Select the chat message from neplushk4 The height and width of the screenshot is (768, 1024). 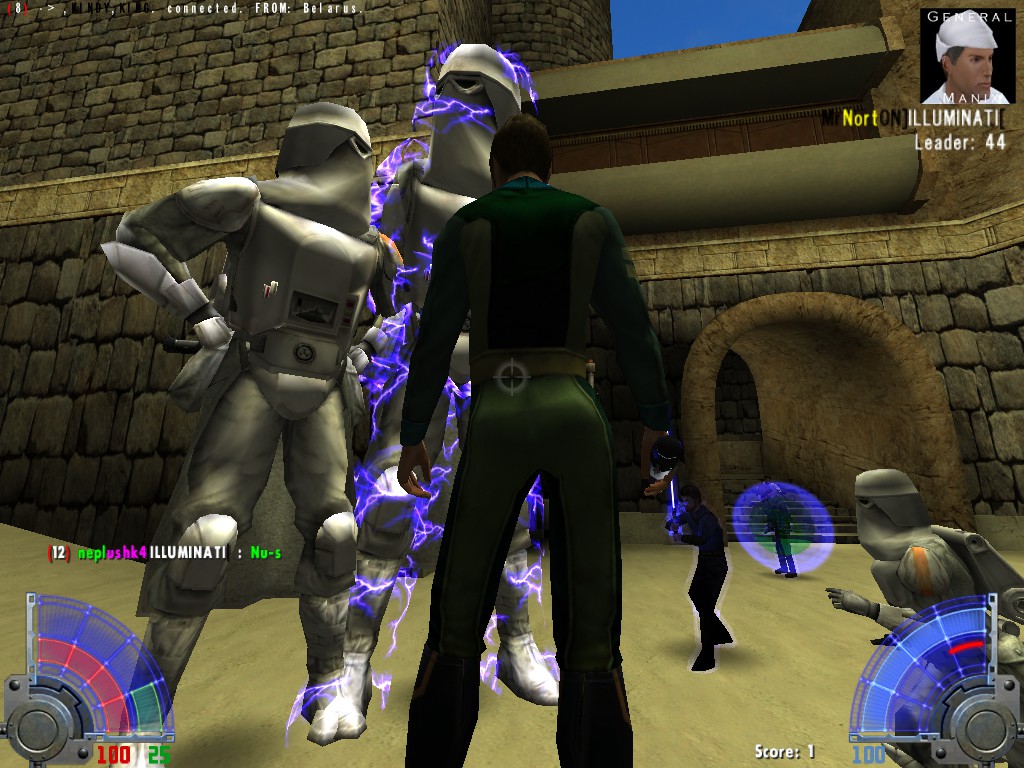164,552
